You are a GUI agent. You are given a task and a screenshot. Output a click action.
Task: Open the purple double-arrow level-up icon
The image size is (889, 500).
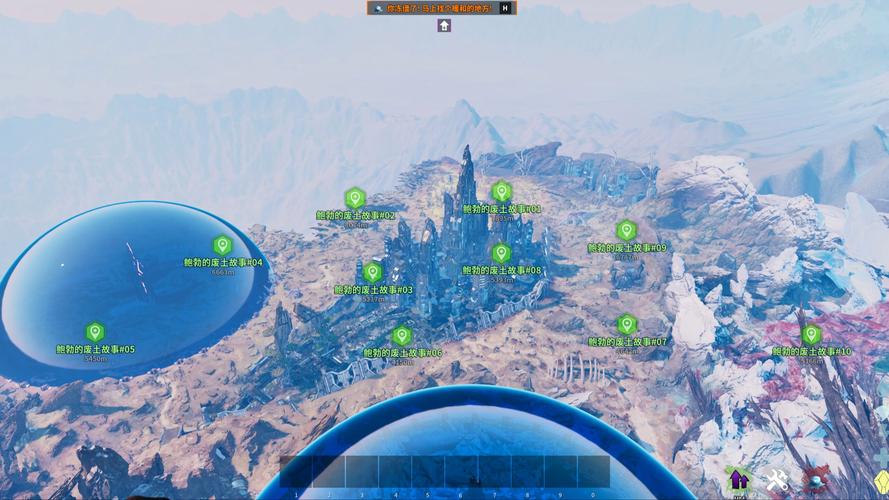(738, 480)
